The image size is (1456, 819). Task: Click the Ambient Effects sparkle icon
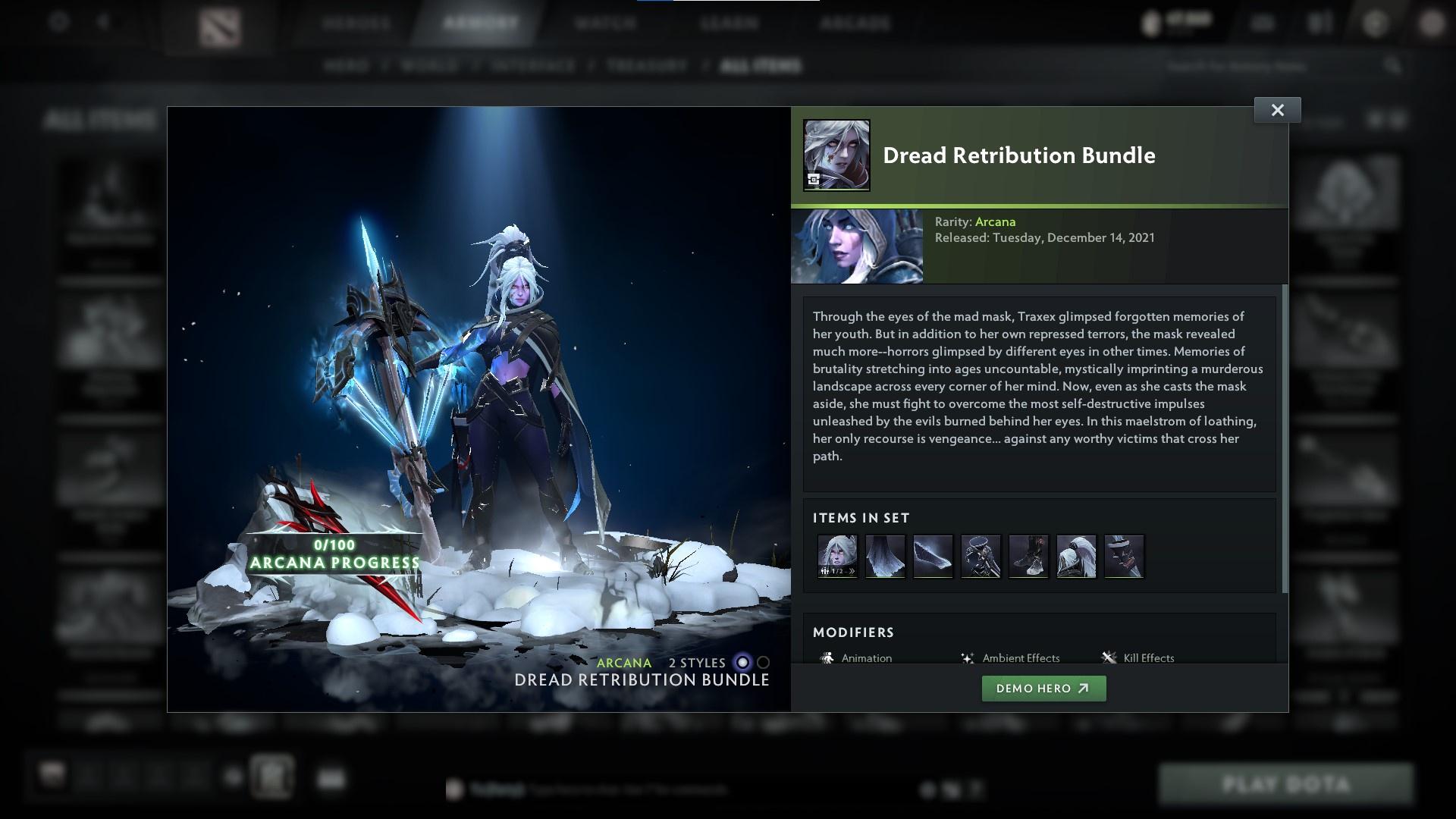point(966,657)
